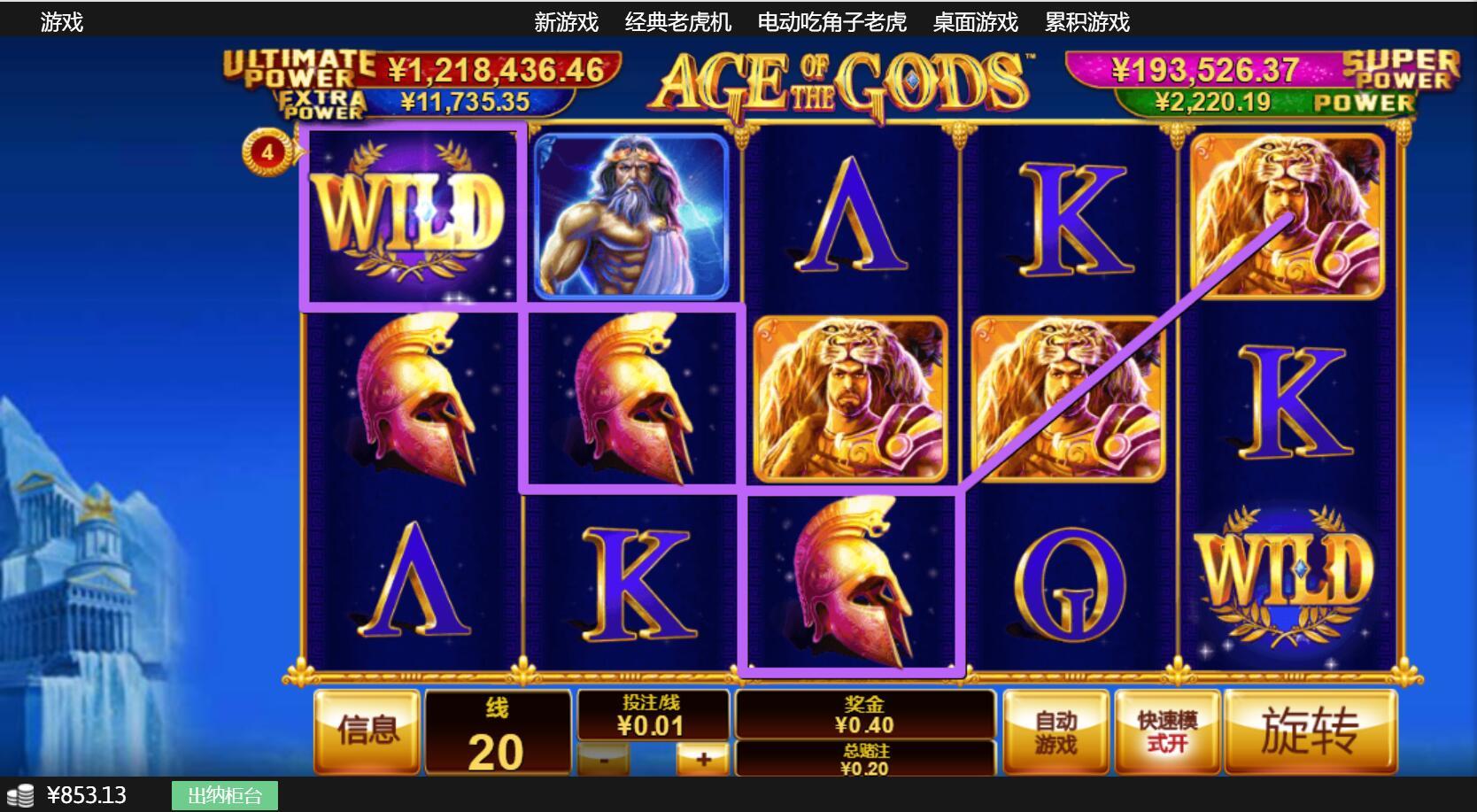Open the 桌面游戏 table games category
1477x812 pixels.
tap(975, 21)
